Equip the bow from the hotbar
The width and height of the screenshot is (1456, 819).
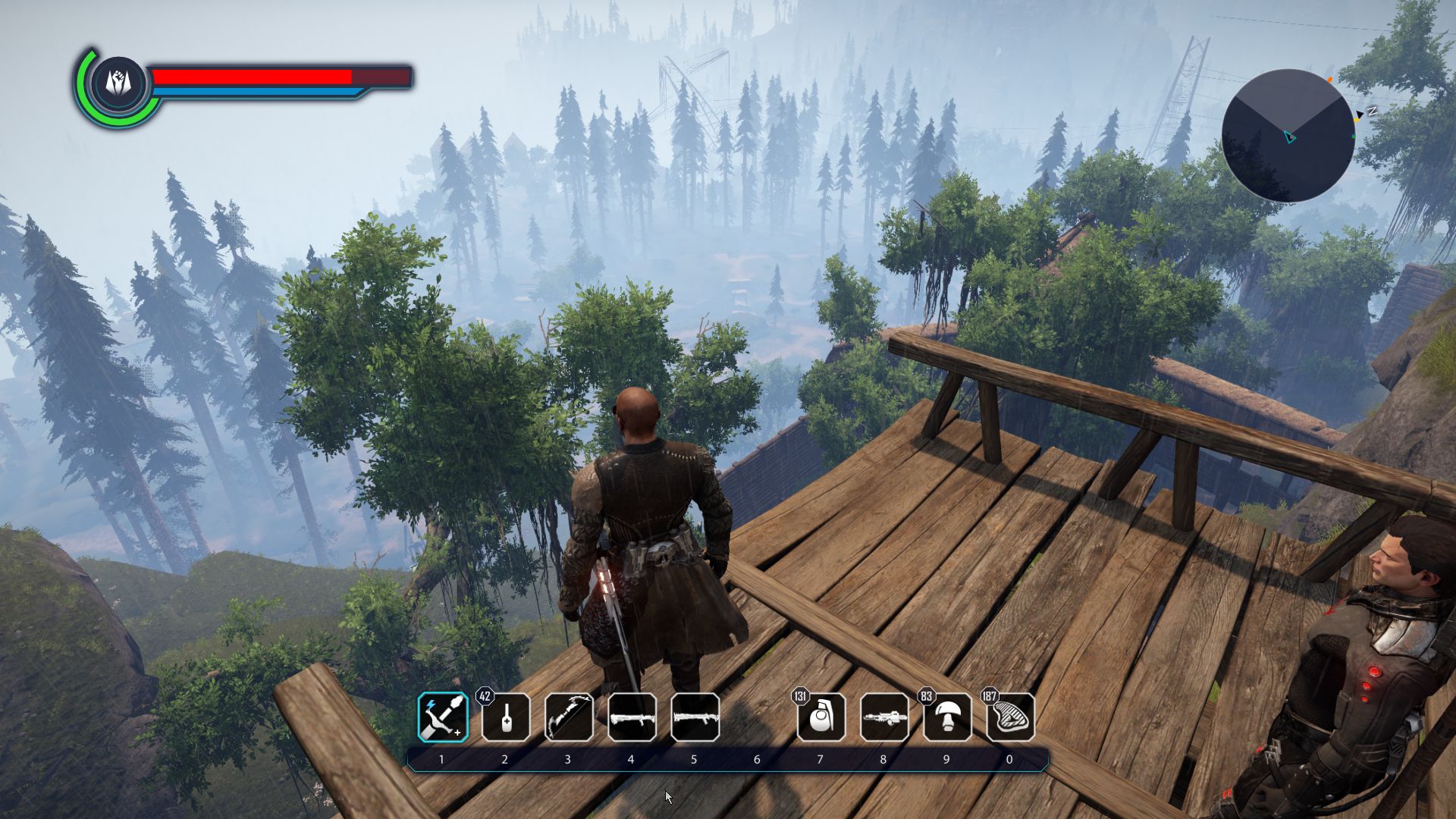pyautogui.click(x=569, y=717)
